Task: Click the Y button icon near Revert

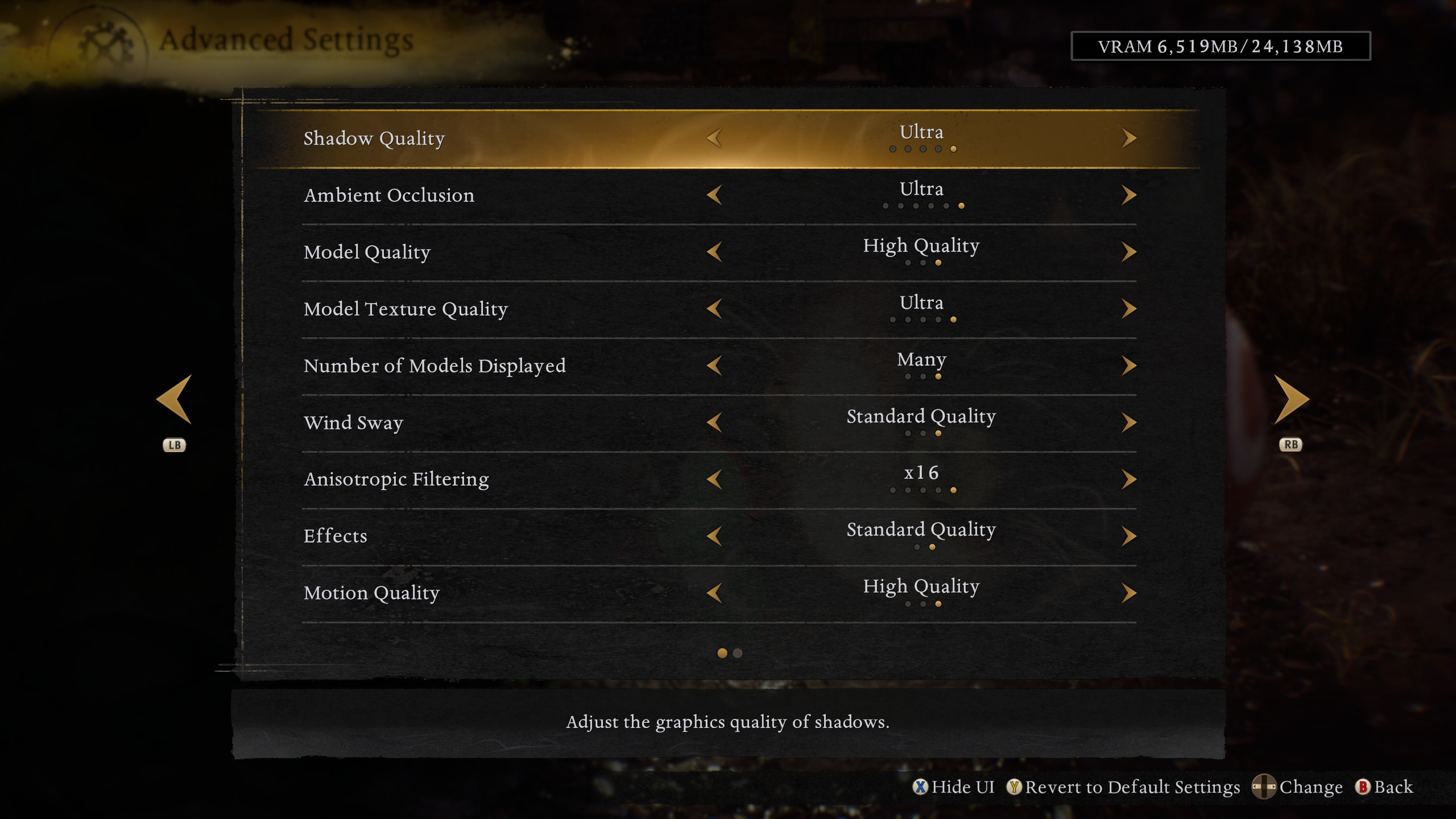Action: [x=1015, y=787]
